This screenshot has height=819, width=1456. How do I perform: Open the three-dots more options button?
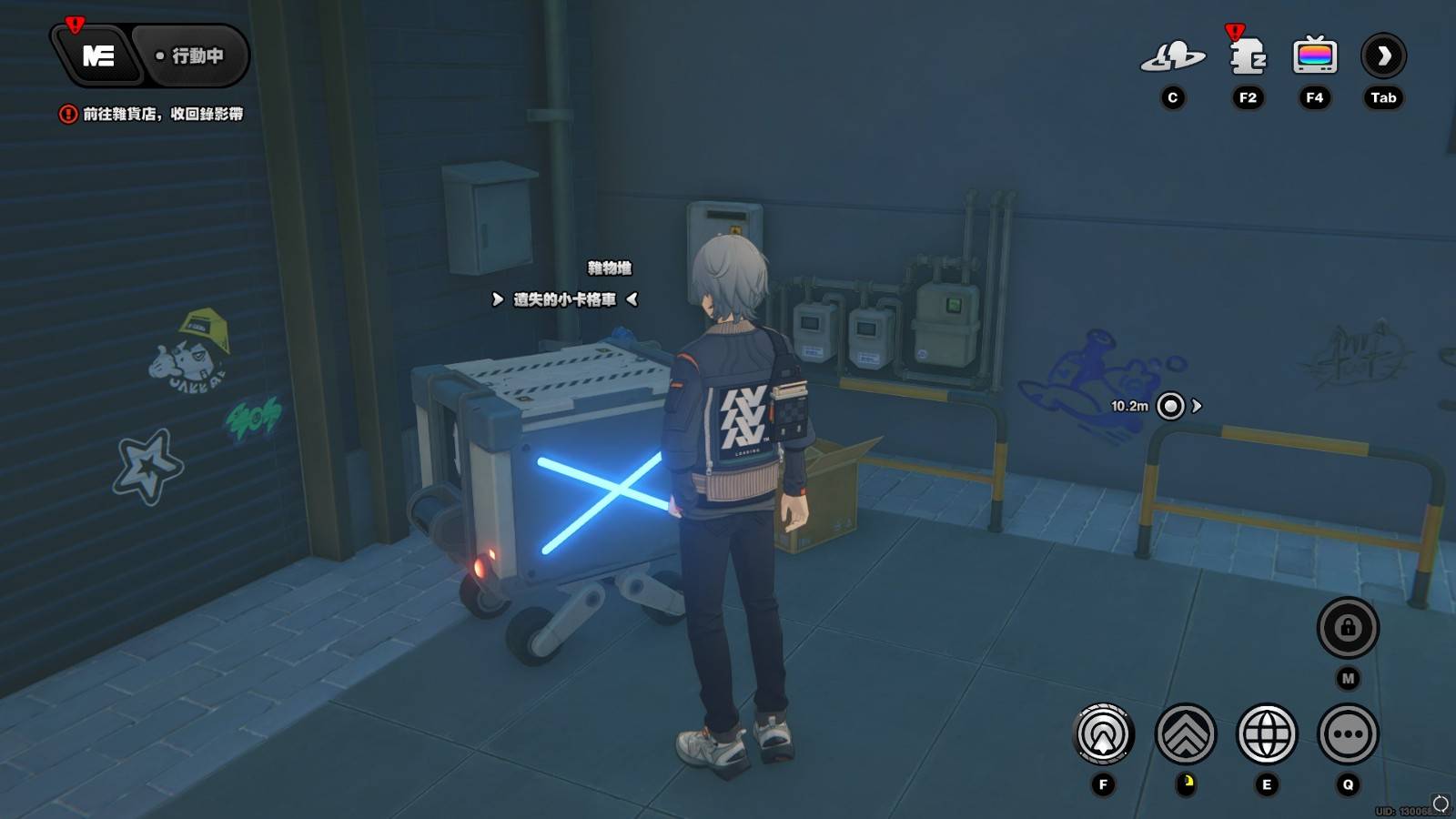tap(1348, 733)
